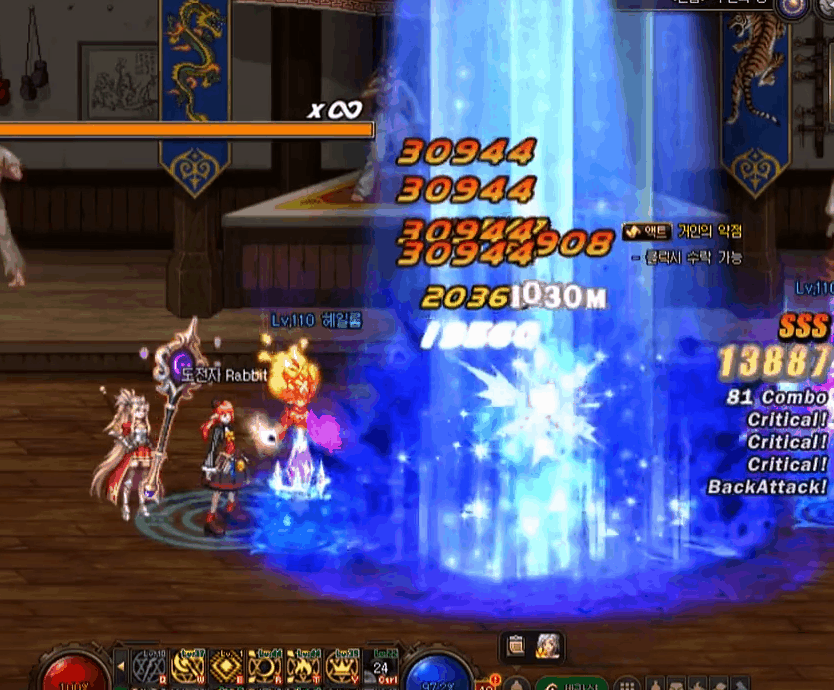Activate the flame-shaped T skill
The width and height of the screenshot is (834, 690).
click(302, 667)
